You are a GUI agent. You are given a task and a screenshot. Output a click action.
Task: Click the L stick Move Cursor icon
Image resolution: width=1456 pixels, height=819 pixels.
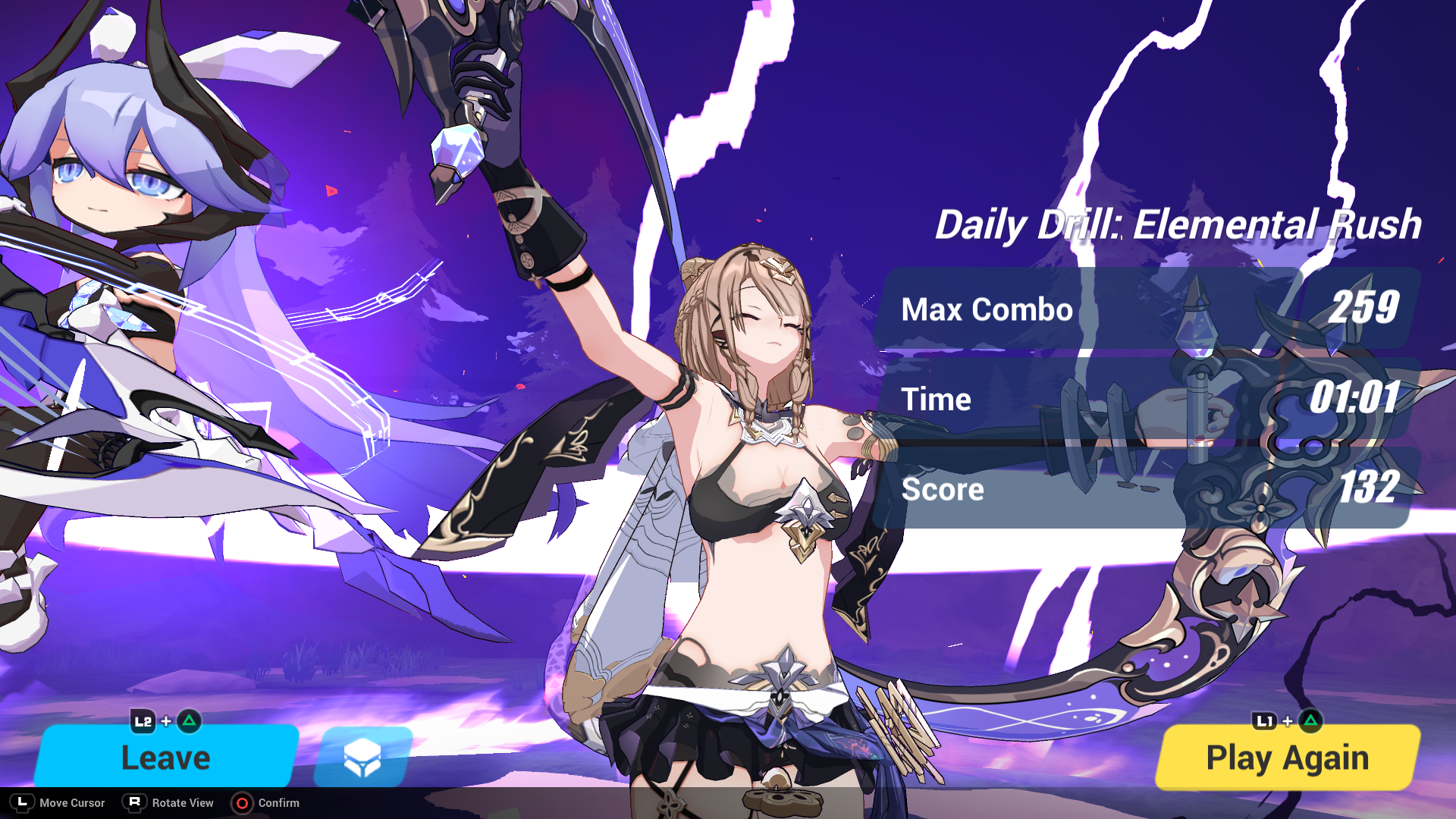[x=24, y=803]
